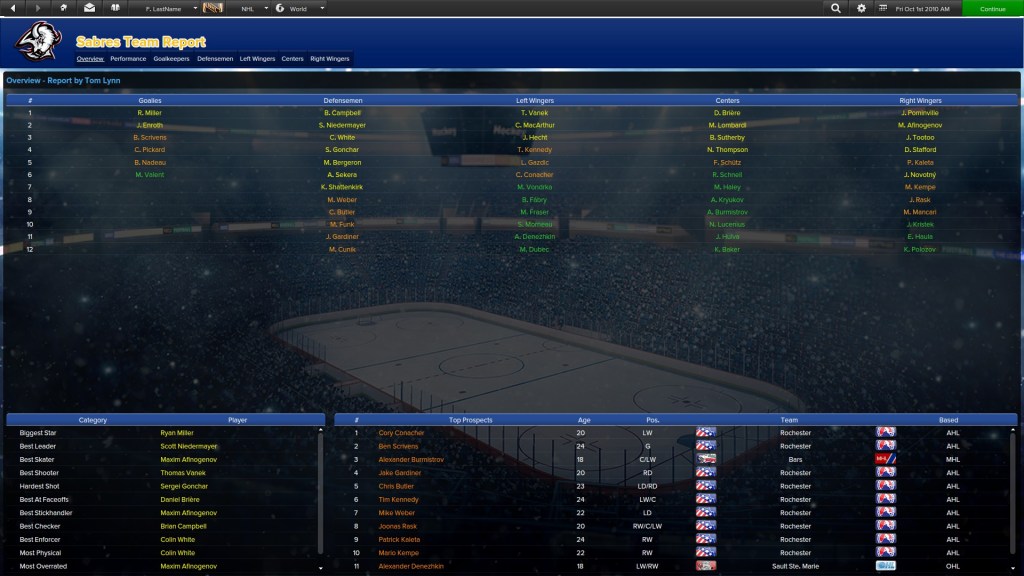Screen dimensions: 1024x576
Task: Select center D. Brière in the list
Action: 727,113
